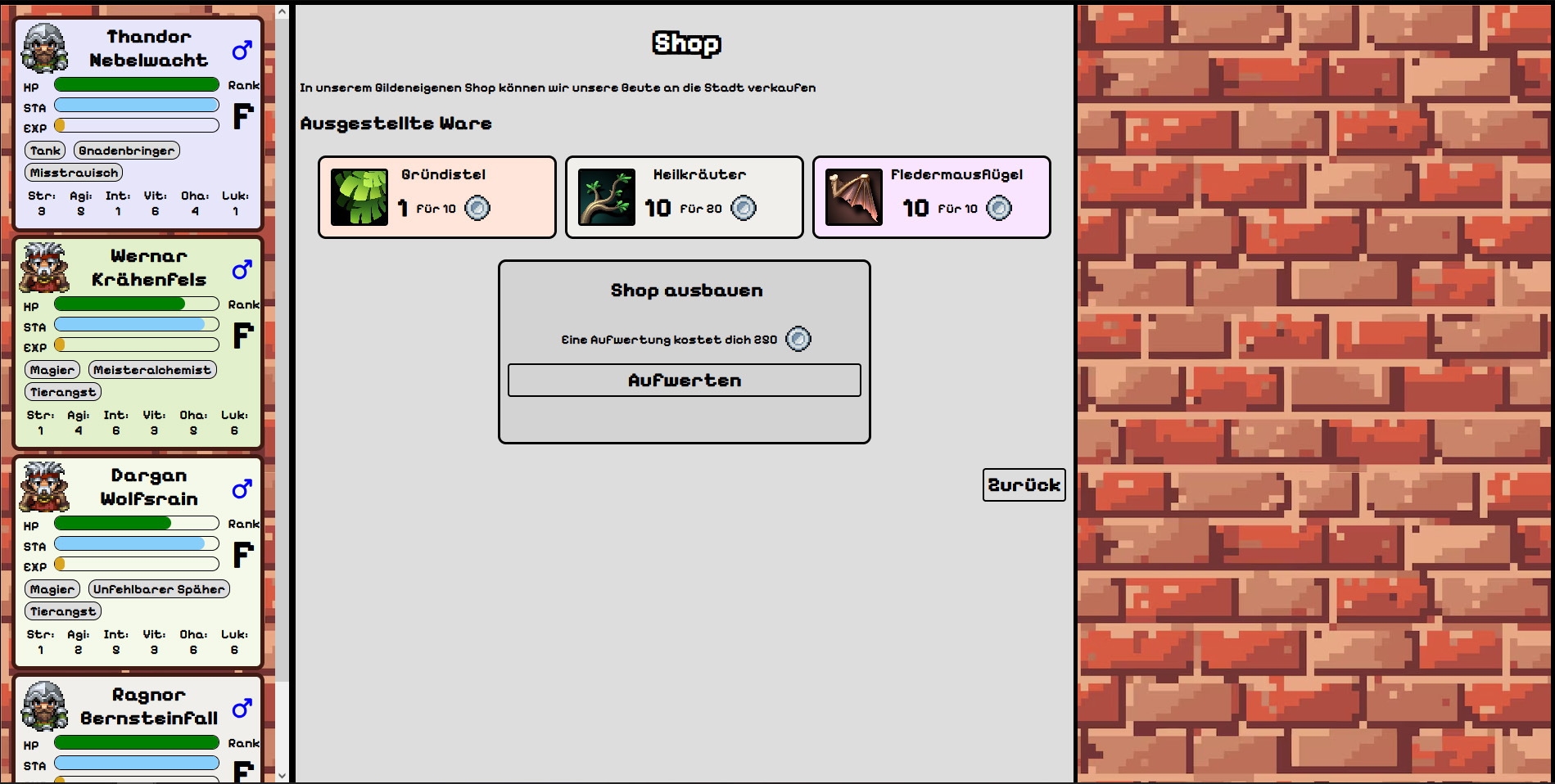
Task: Go back with the Zurück button
Action: coord(1024,484)
